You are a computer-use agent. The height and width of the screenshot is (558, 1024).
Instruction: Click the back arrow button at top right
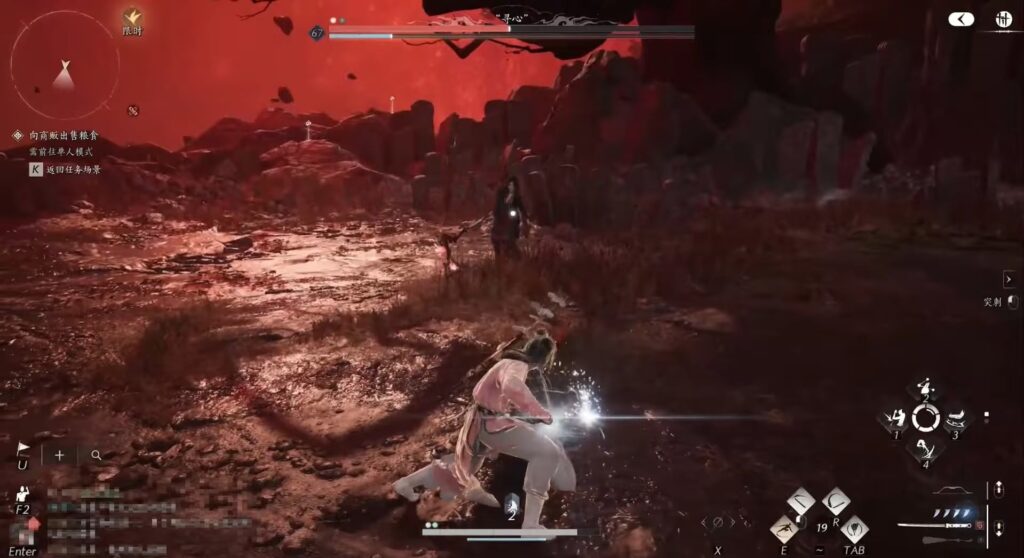pos(961,19)
